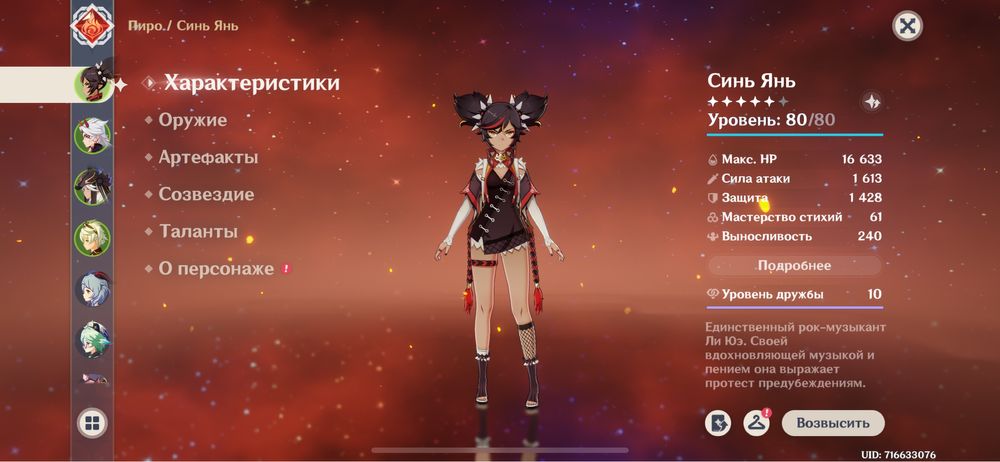Click the Pyro element emblem
This screenshot has width=1000, height=462.
(x=92, y=24)
